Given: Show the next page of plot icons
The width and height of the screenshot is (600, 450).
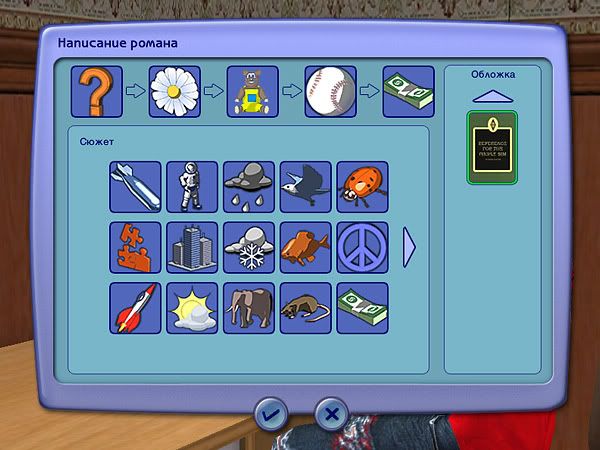Looking at the screenshot, I should pyautogui.click(x=408, y=247).
